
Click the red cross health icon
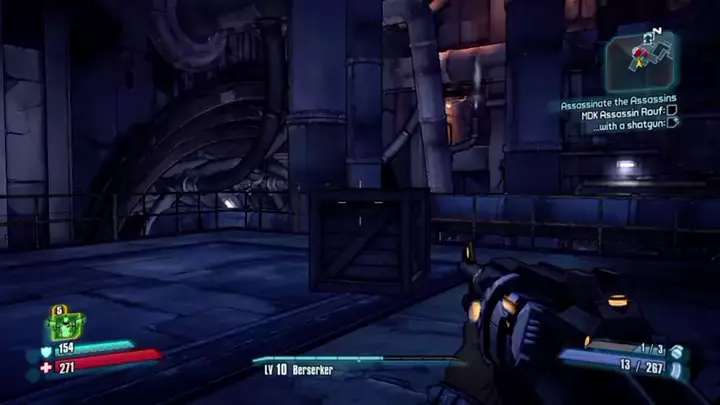point(46,368)
